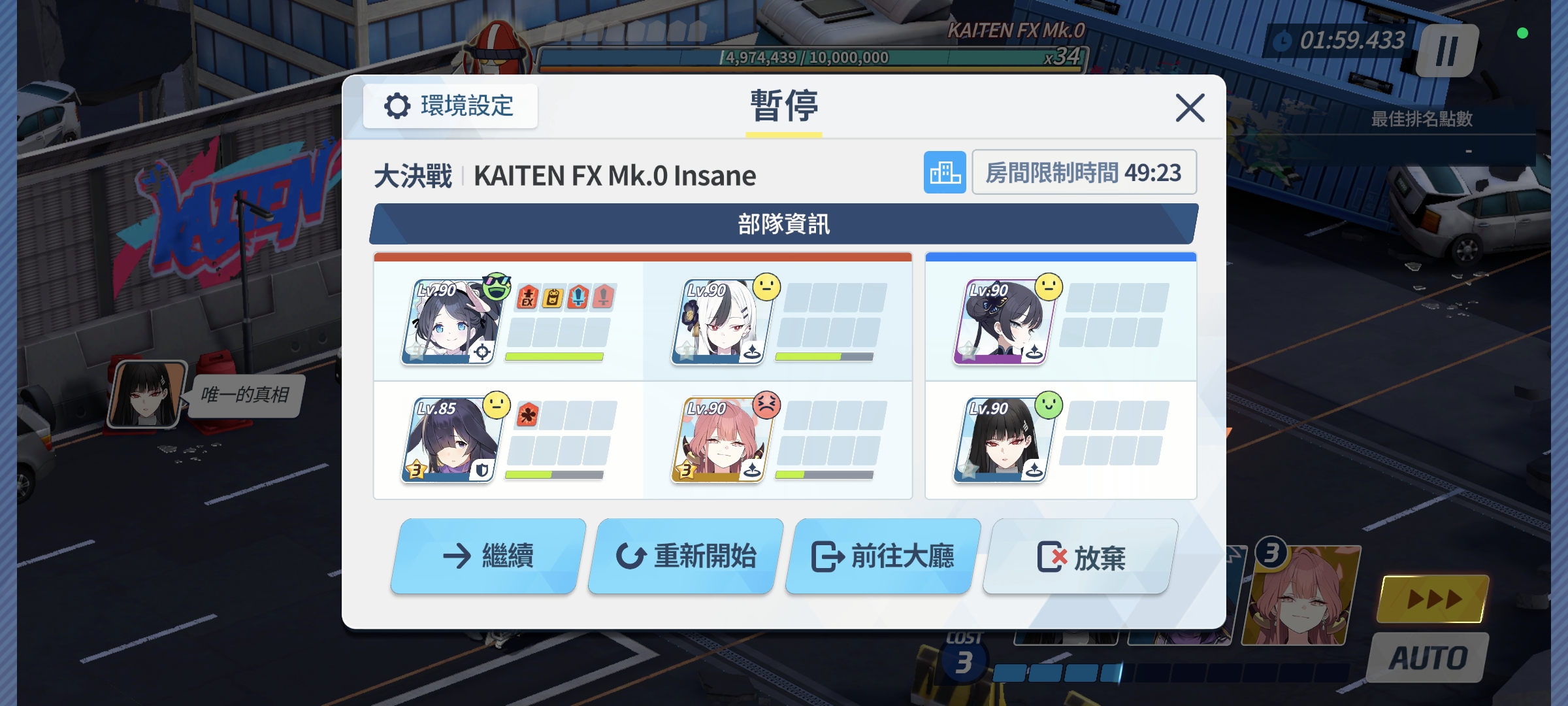Tap the angry red mood emoji on Aru's portrait
Viewport: 1568px width, 706px height.
(x=769, y=405)
